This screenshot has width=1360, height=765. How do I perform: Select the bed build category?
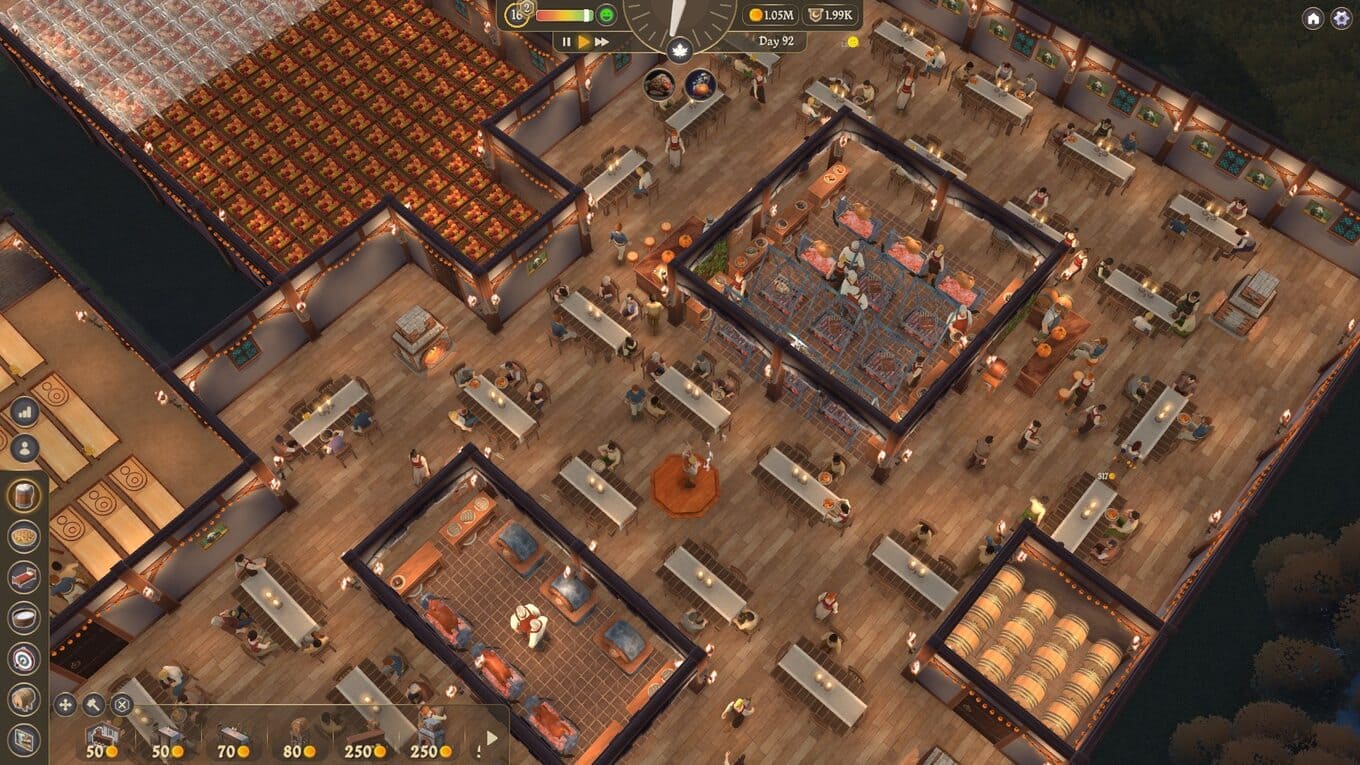[x=24, y=577]
